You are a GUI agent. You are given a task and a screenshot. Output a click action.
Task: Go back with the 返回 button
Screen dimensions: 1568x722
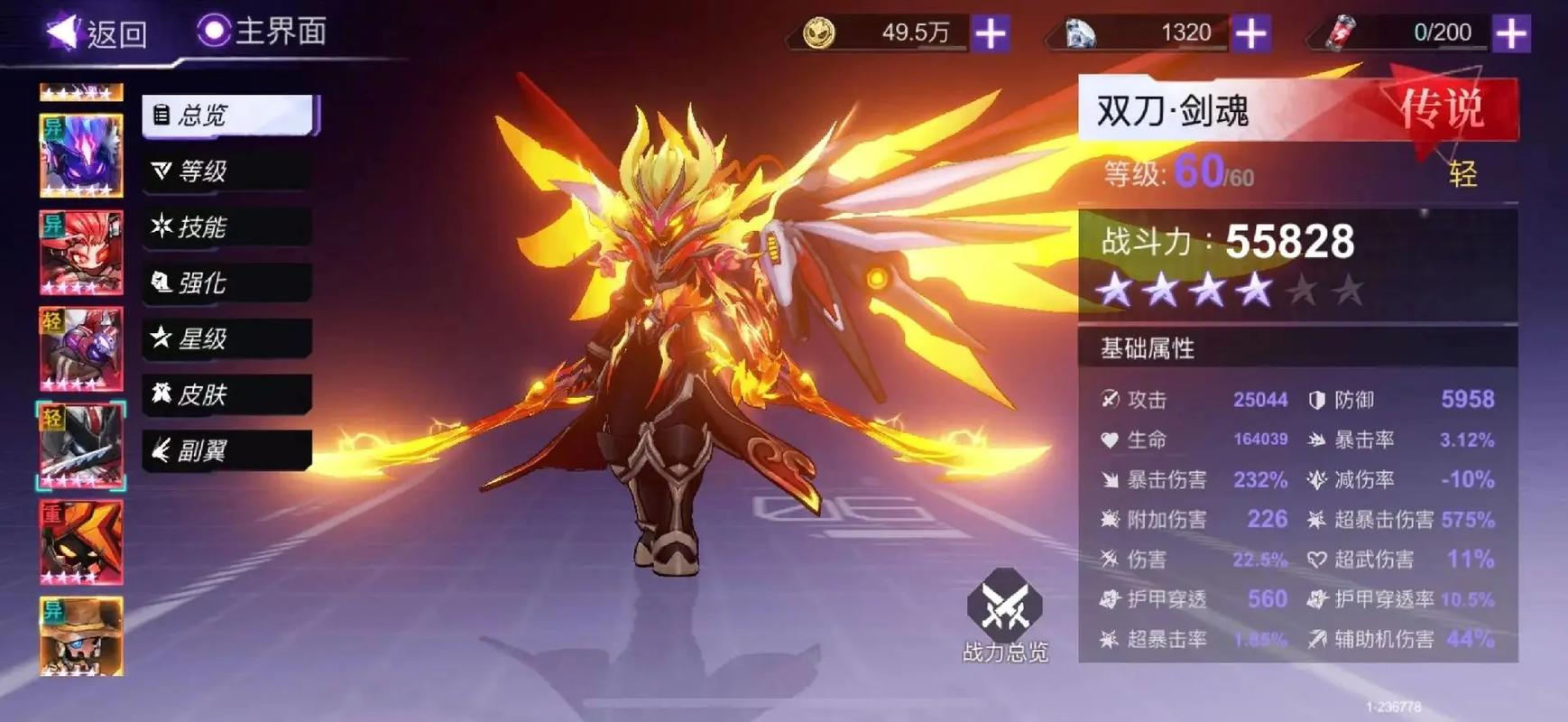pyautogui.click(x=97, y=33)
